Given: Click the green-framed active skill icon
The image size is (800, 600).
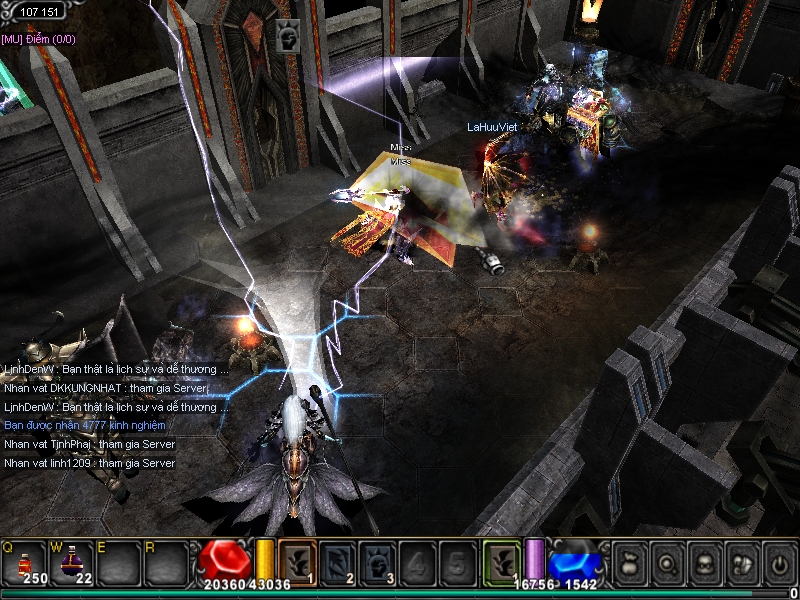Looking at the screenshot, I should click(x=502, y=562).
